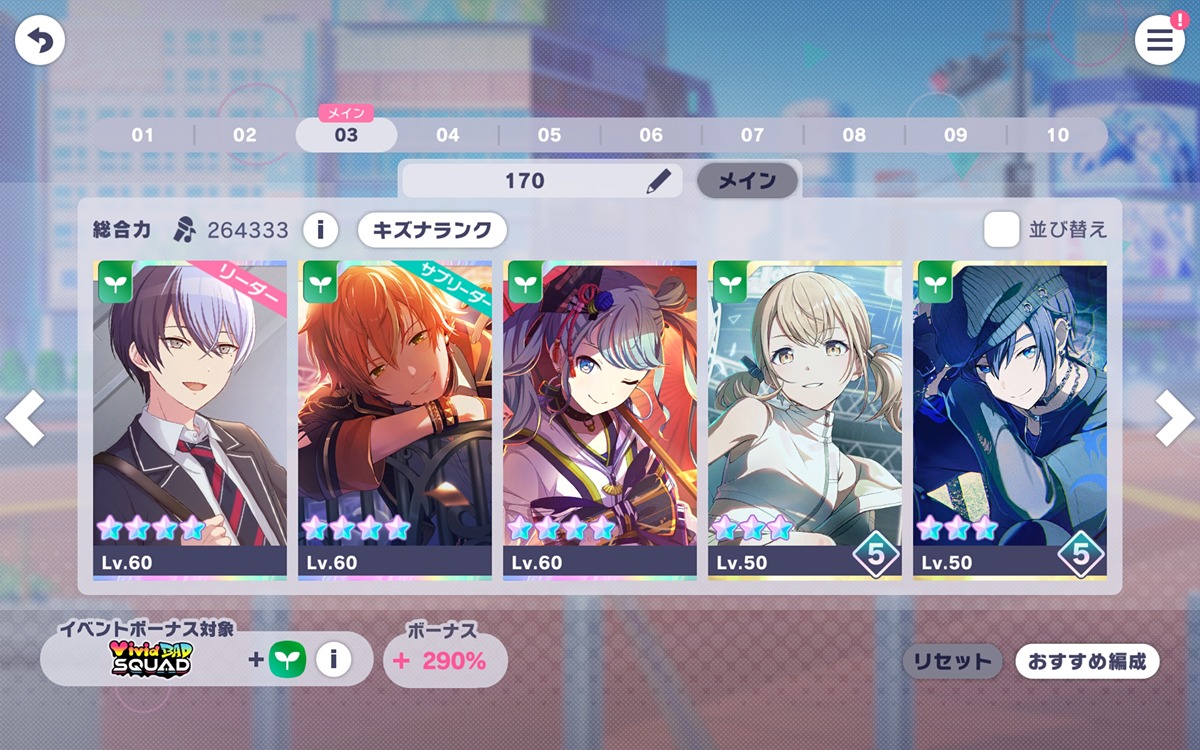This screenshot has width=1200, height=750.
Task: Auto-build team with おすすめ編成
Action: (x=1087, y=661)
